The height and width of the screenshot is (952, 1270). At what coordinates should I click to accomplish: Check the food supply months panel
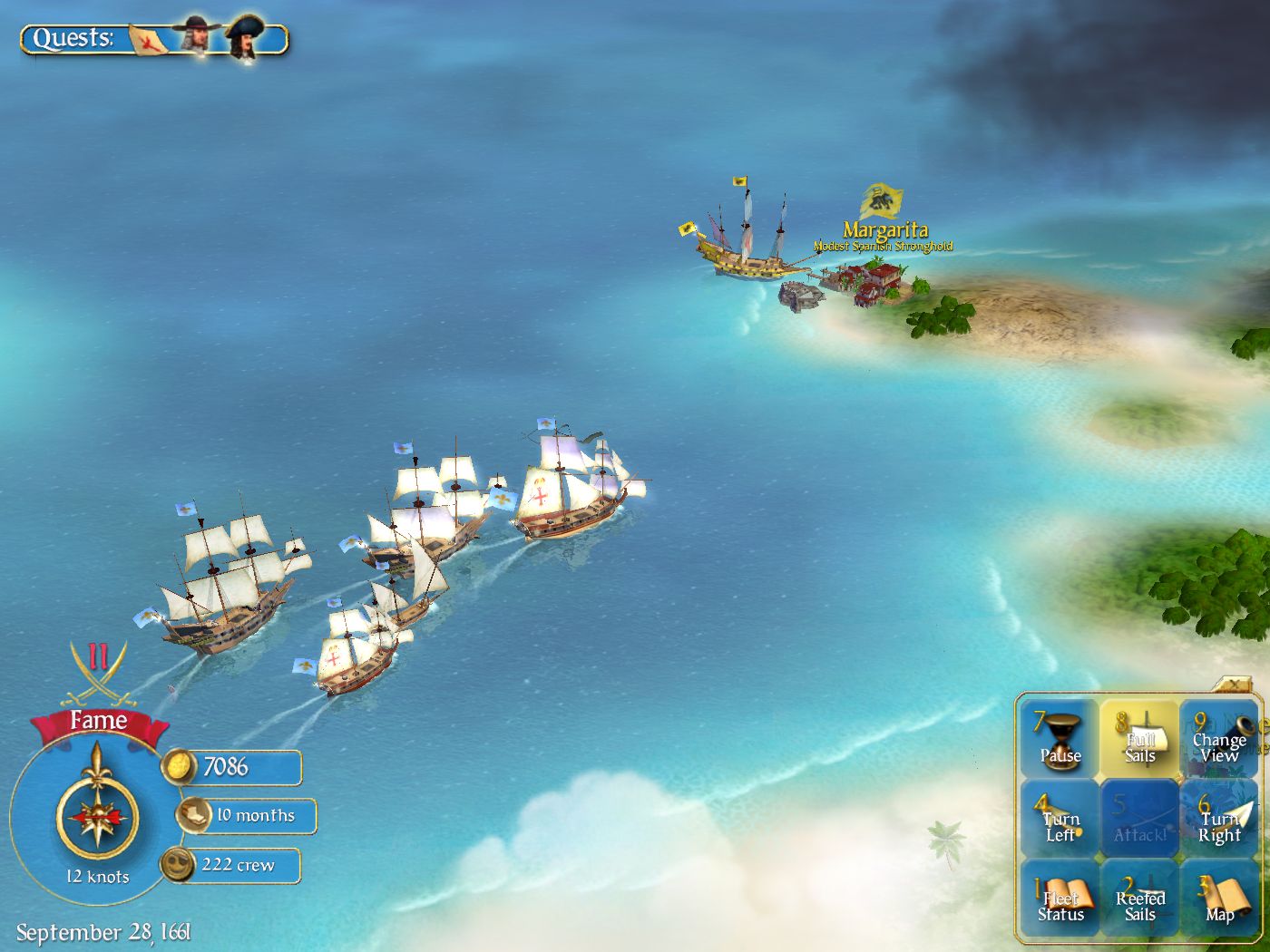tap(247, 815)
